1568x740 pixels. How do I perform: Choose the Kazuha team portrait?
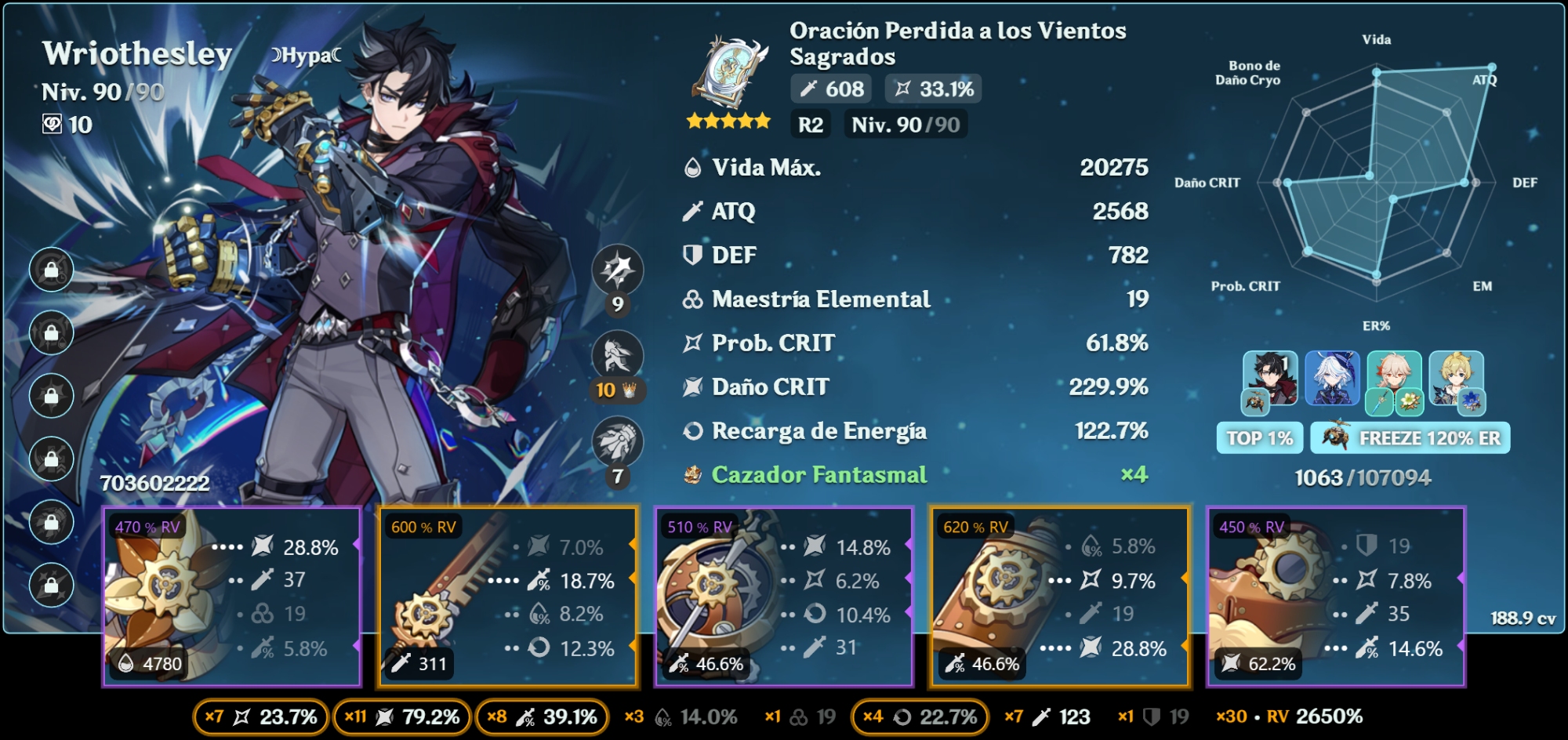[1394, 379]
